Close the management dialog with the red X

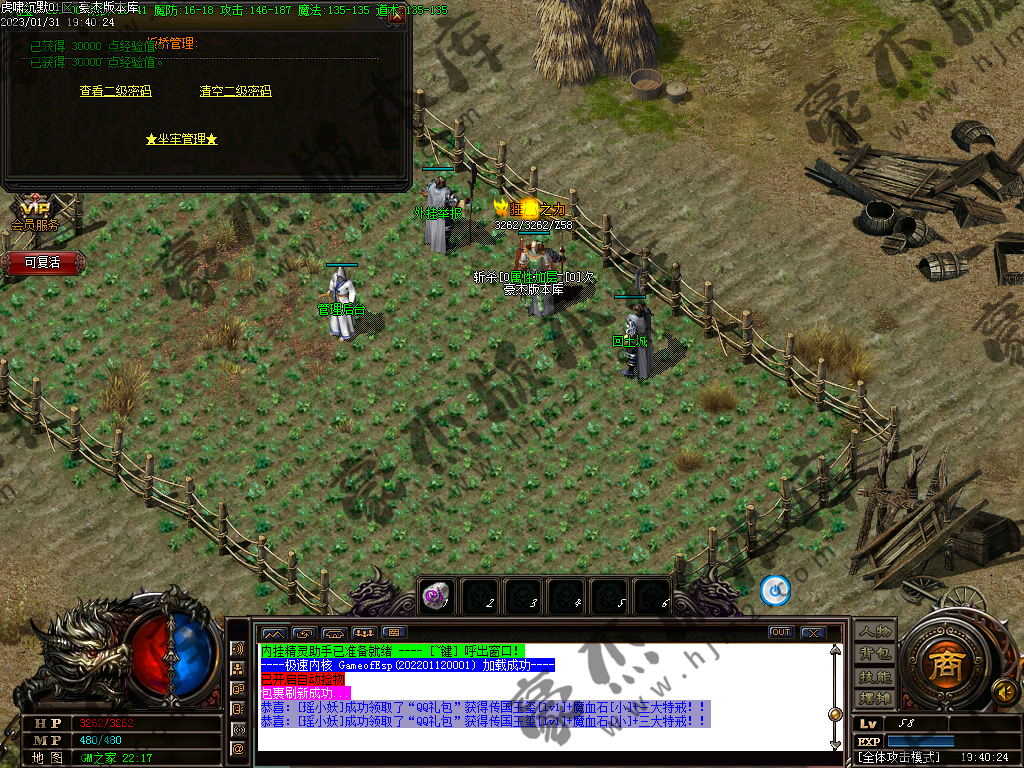point(396,15)
